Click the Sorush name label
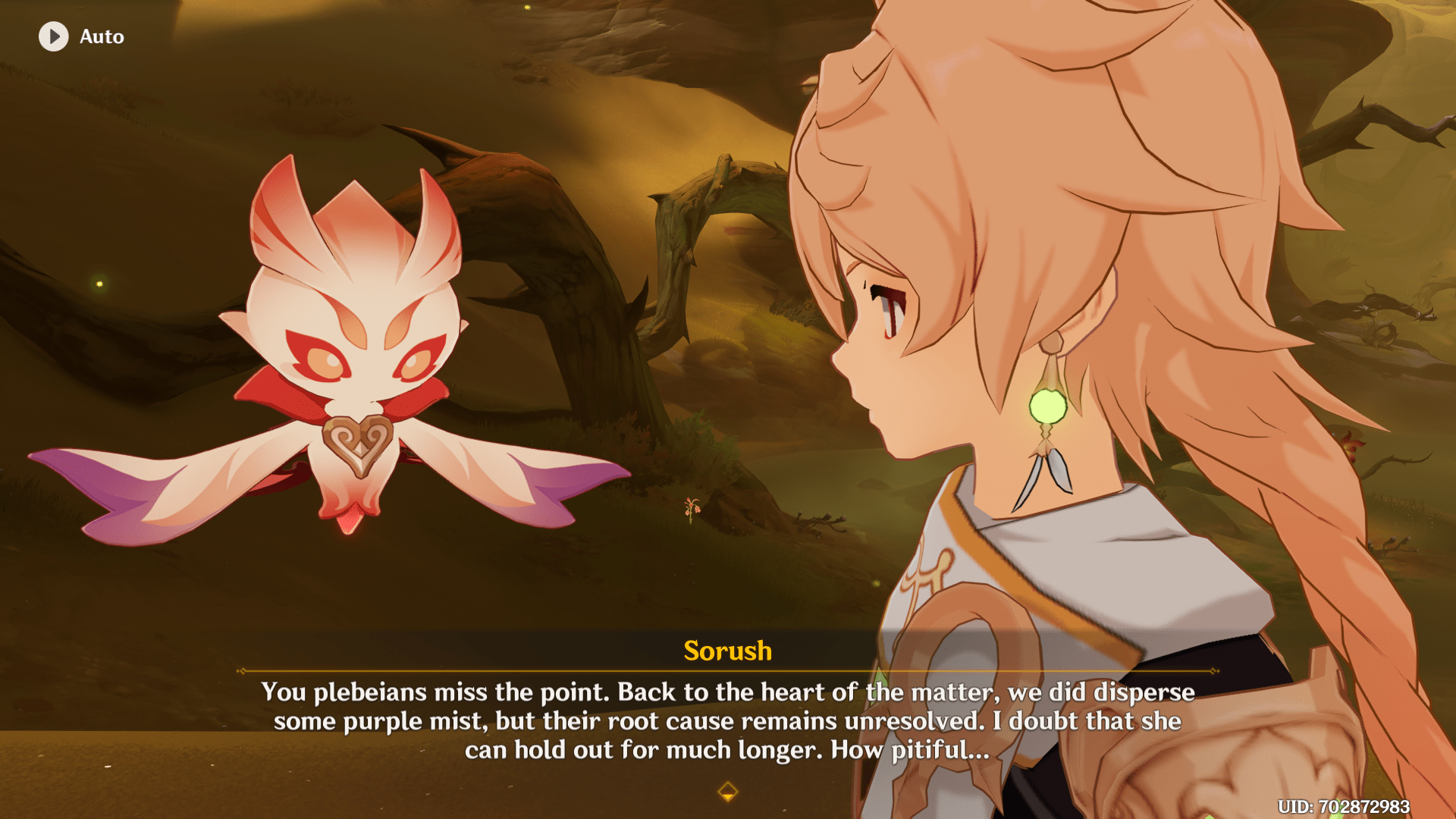Screen dimensions: 1456x819 pyautogui.click(x=728, y=651)
